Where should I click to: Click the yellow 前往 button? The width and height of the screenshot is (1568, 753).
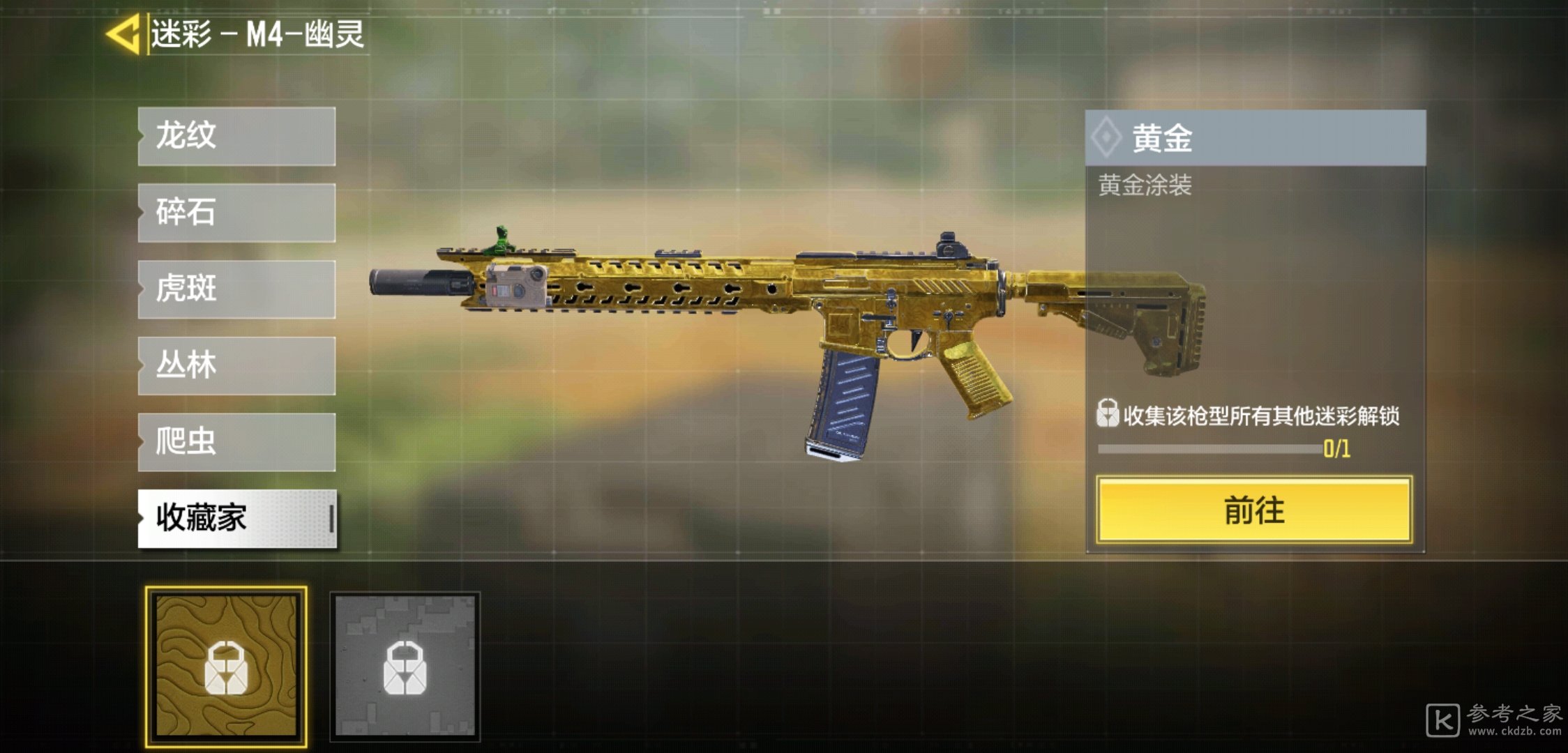pyautogui.click(x=1254, y=510)
